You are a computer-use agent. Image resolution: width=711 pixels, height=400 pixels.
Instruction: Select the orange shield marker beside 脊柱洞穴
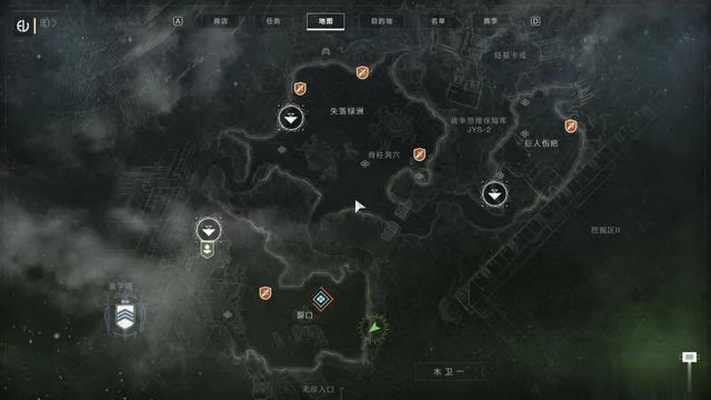[420, 154]
